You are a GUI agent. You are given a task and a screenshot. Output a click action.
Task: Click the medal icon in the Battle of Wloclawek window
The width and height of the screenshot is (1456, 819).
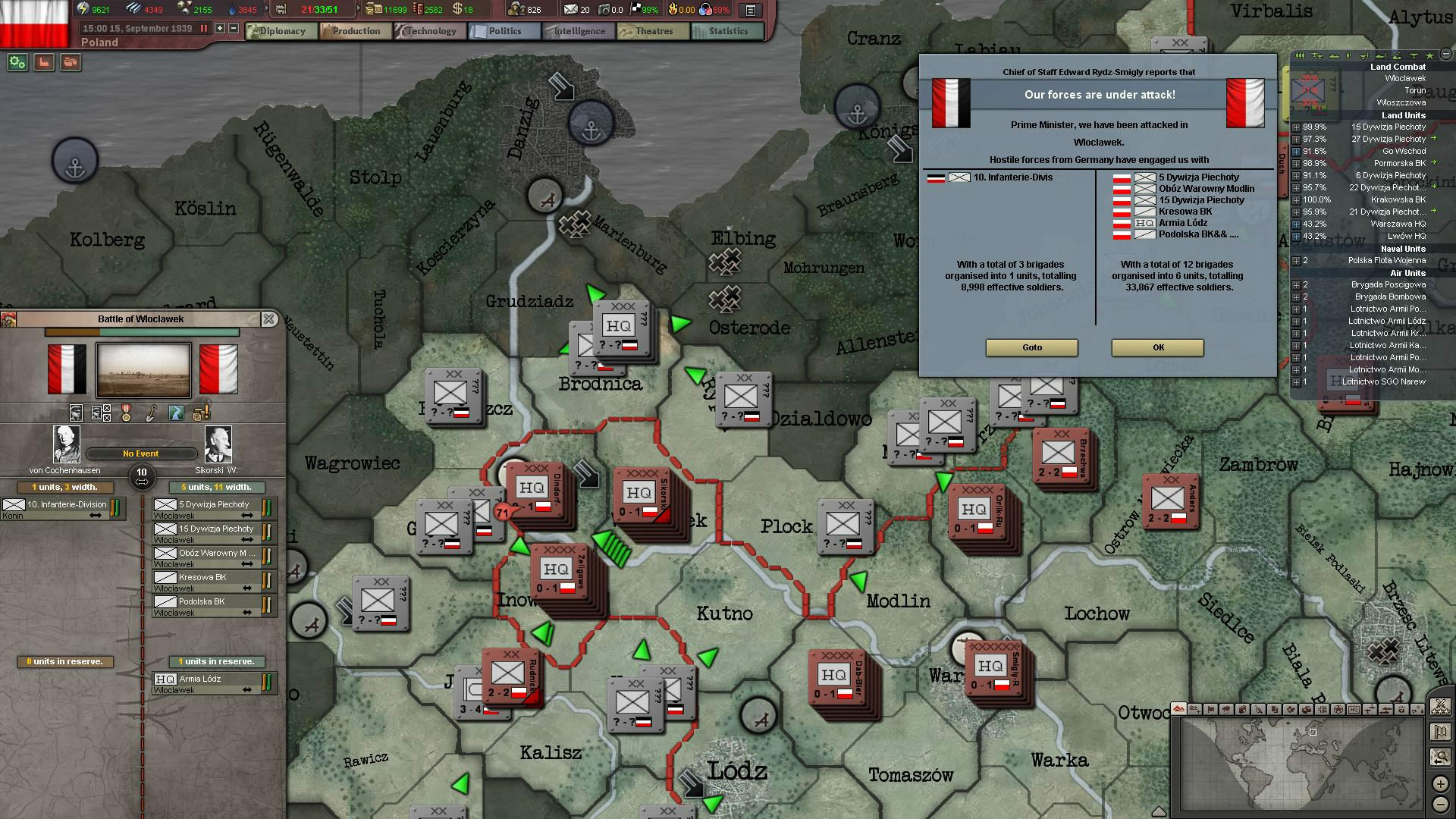pyautogui.click(x=126, y=413)
